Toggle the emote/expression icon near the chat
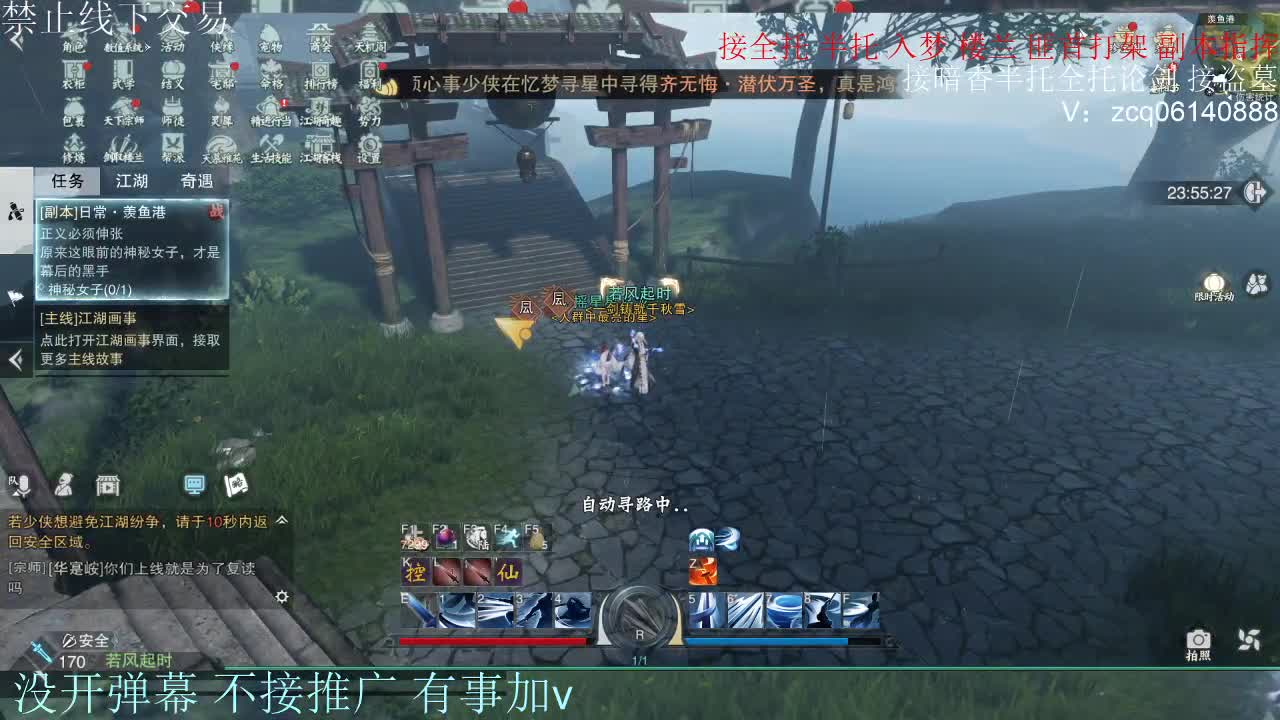This screenshot has width=1280, height=720. click(63, 485)
